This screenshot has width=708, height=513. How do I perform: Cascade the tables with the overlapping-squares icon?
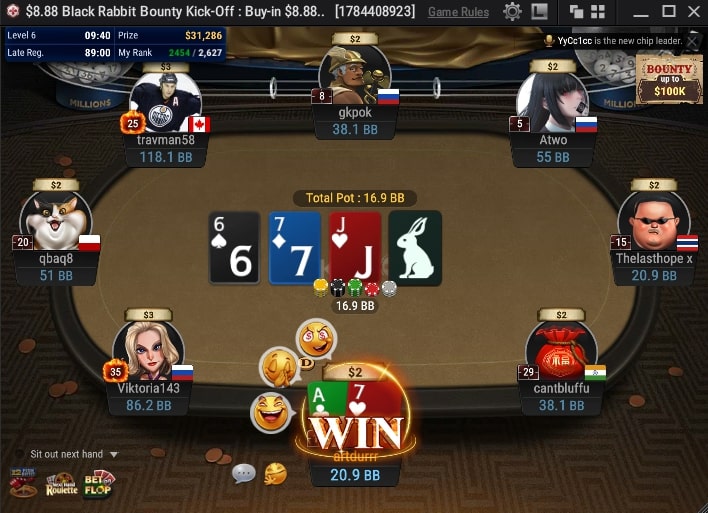(x=577, y=12)
